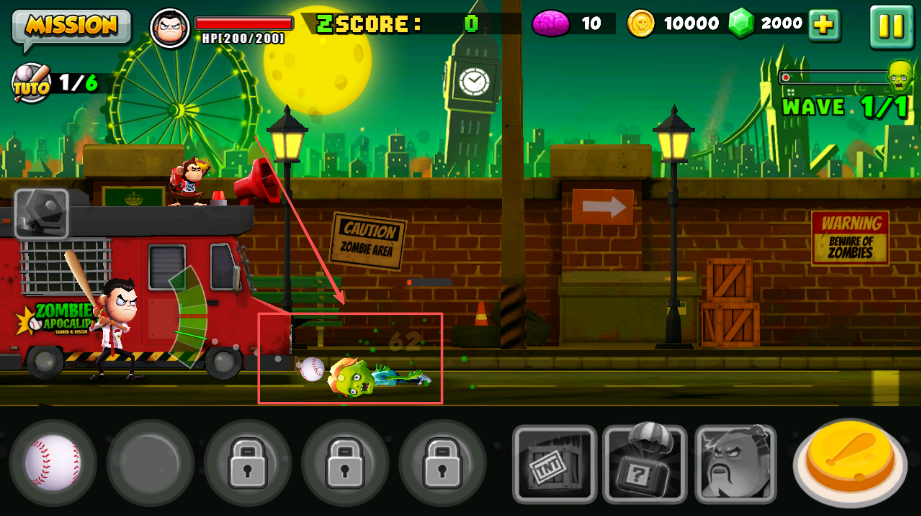This screenshot has height=516, width=921.
Task: Open the Mission speech bubble button
Action: click(x=71, y=27)
